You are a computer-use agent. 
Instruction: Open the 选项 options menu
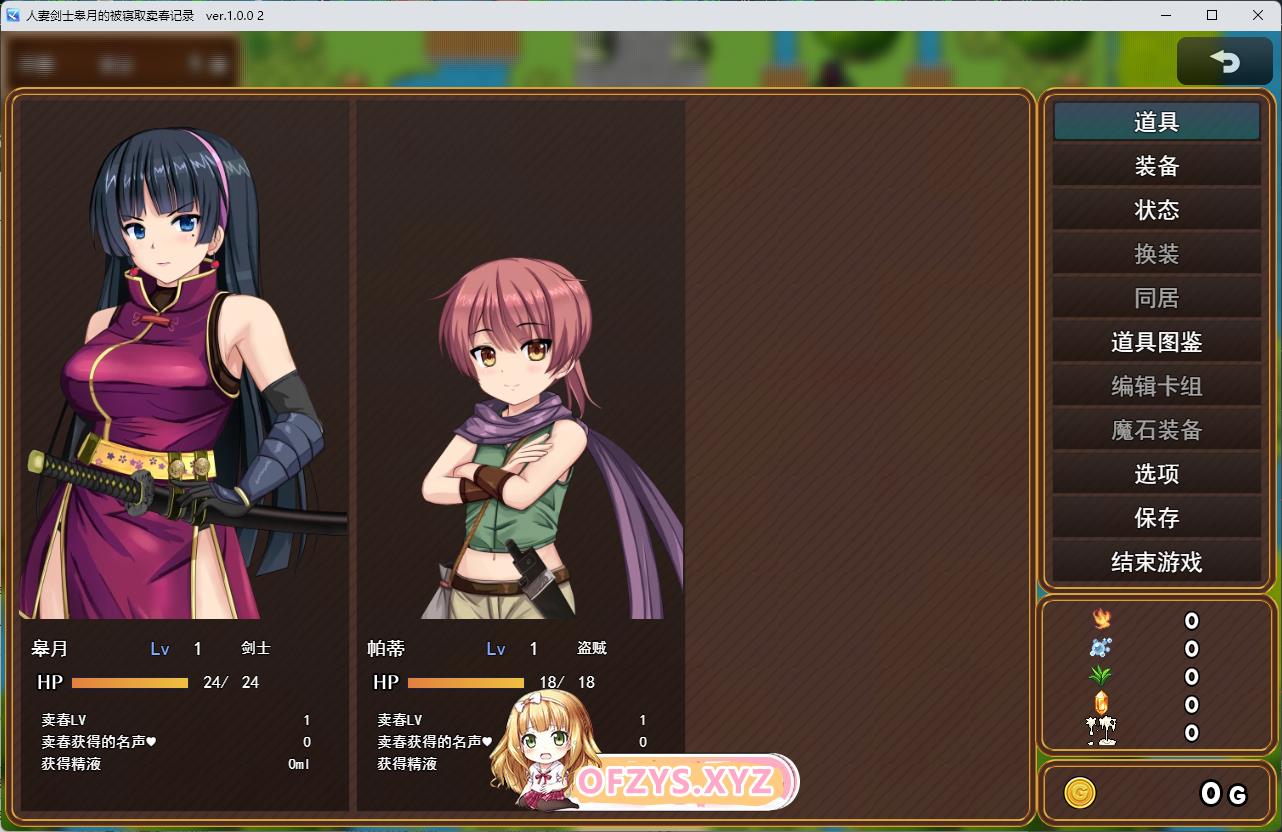point(1156,474)
